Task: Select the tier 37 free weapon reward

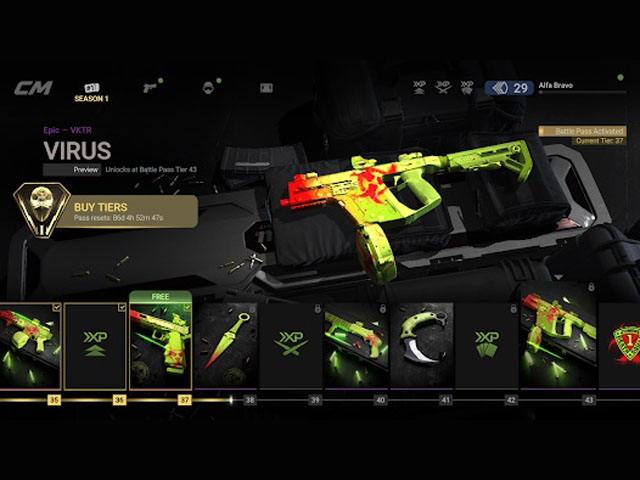Action: pyautogui.click(x=160, y=345)
